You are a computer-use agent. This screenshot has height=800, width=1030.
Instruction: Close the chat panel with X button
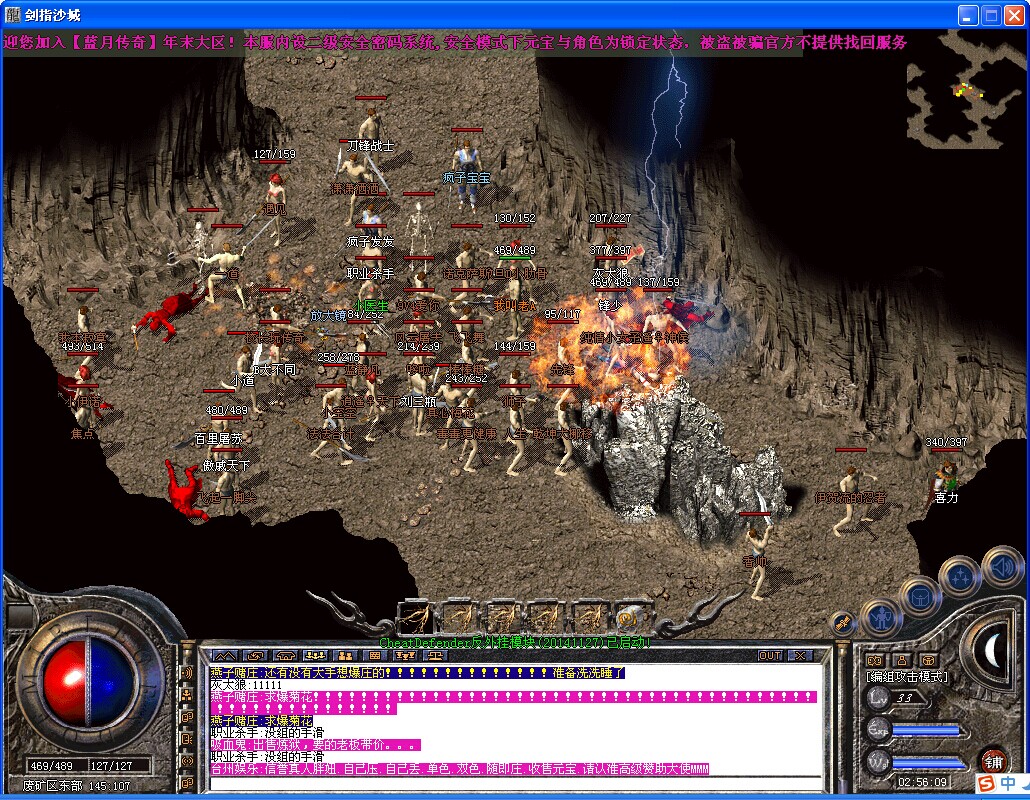pos(800,656)
